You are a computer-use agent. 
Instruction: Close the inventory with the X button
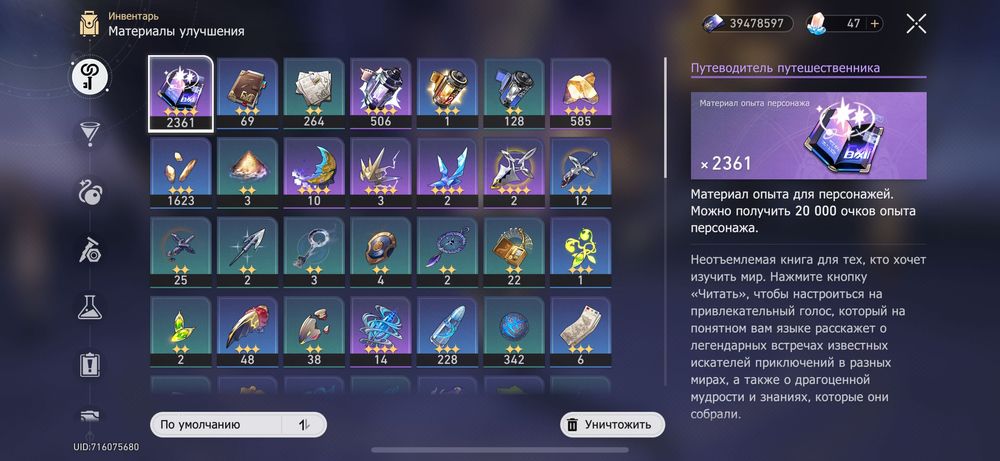915,24
